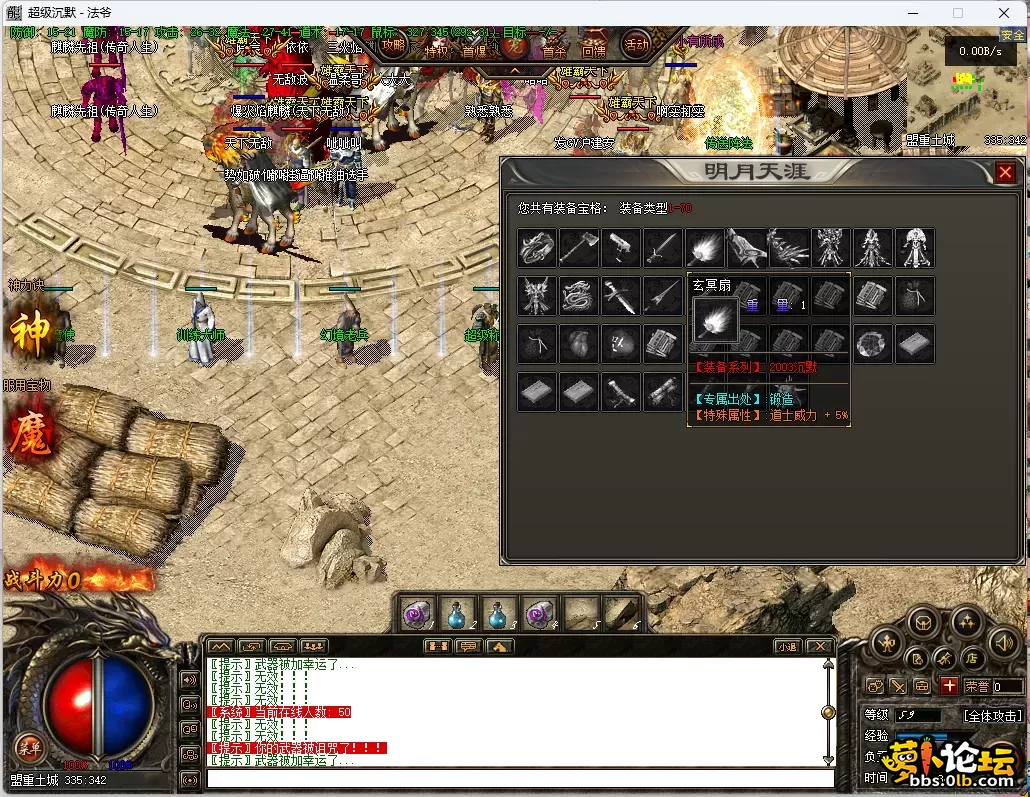Open the 活动 events button
The image size is (1030, 797).
[x=636, y=44]
